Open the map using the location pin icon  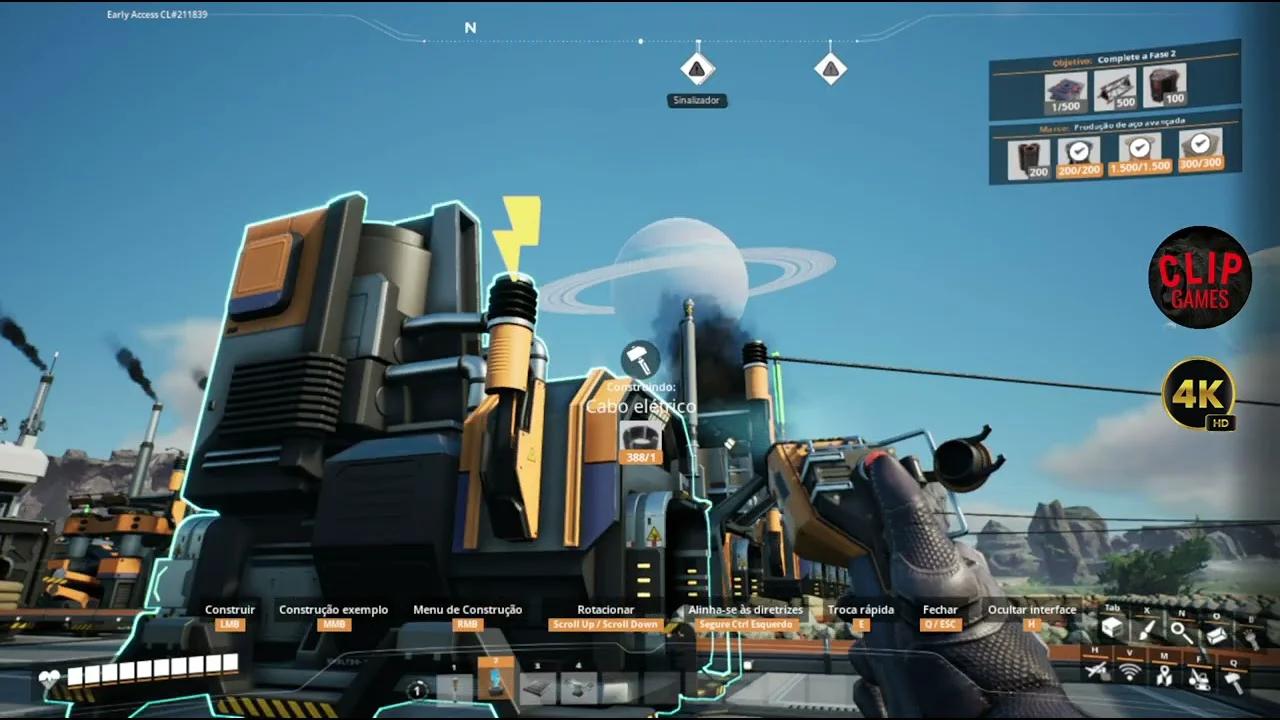1165,676
